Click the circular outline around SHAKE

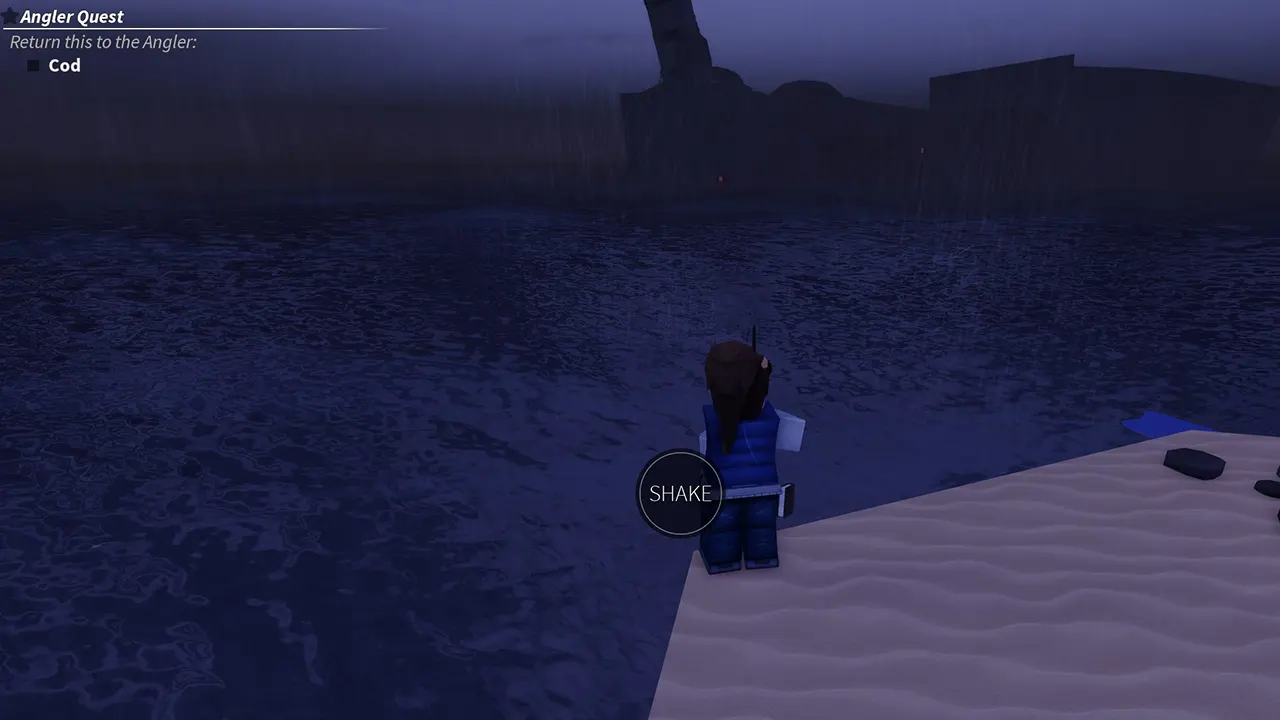[x=679, y=452]
